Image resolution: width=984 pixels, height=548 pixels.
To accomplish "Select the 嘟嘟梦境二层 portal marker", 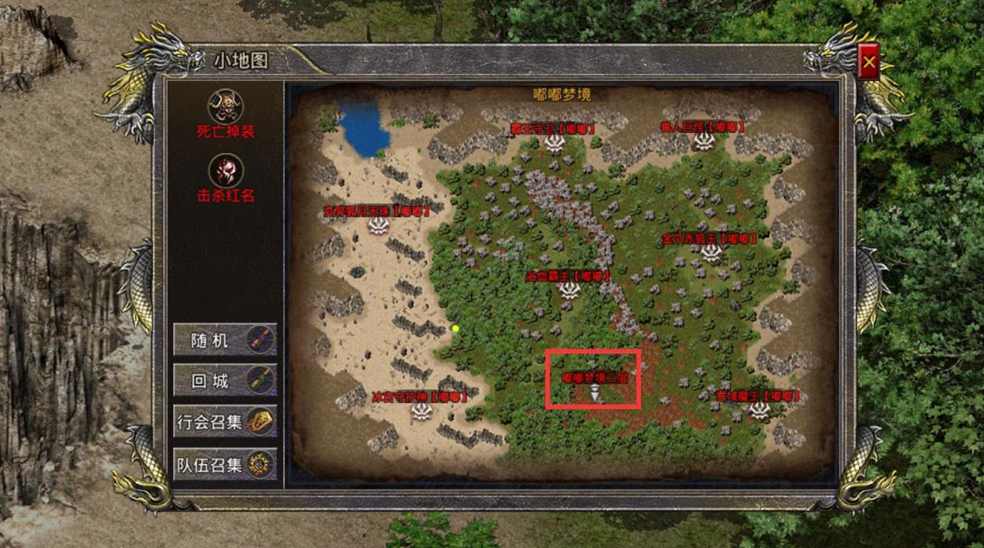I will (x=595, y=395).
